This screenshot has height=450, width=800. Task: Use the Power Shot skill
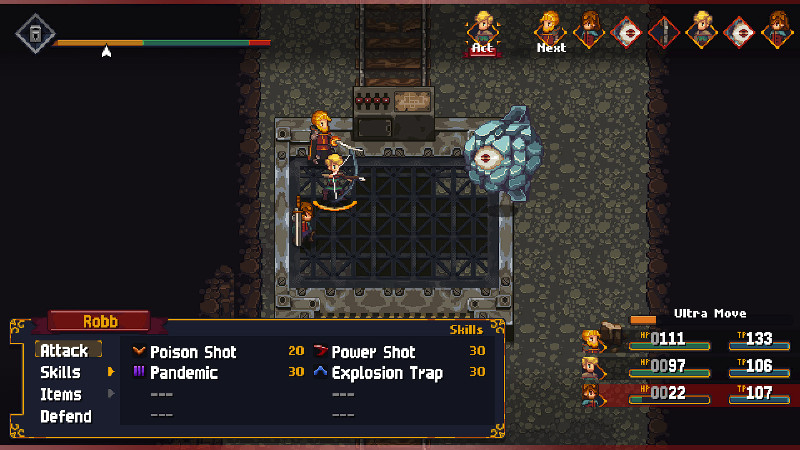point(373,352)
